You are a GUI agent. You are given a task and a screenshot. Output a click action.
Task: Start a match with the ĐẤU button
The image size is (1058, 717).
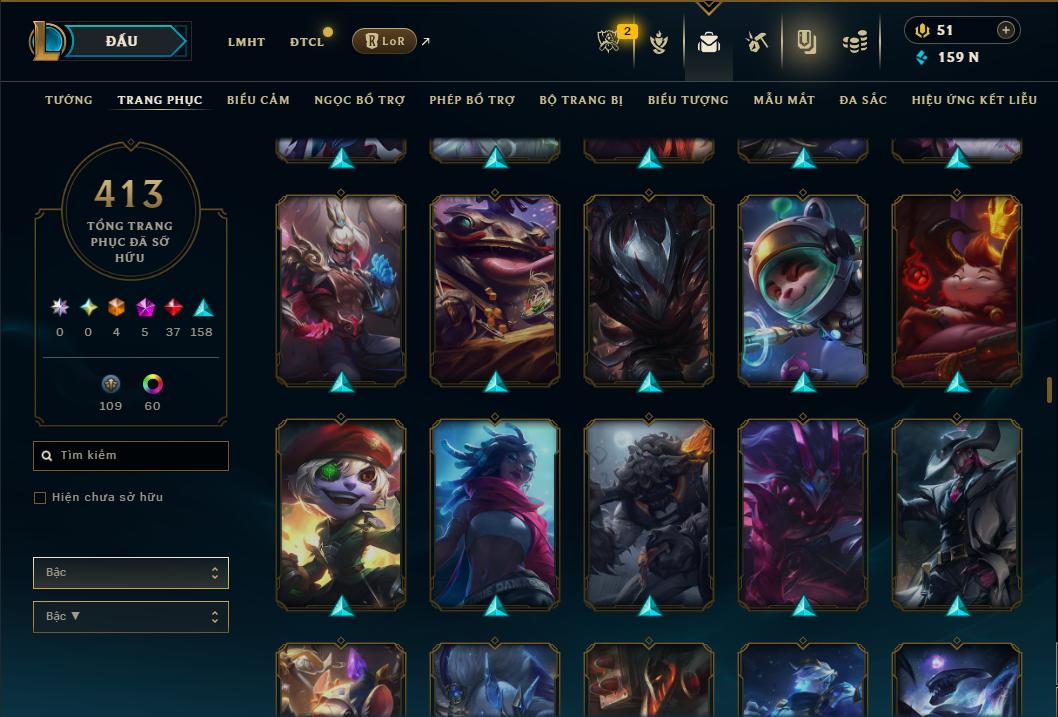122,41
